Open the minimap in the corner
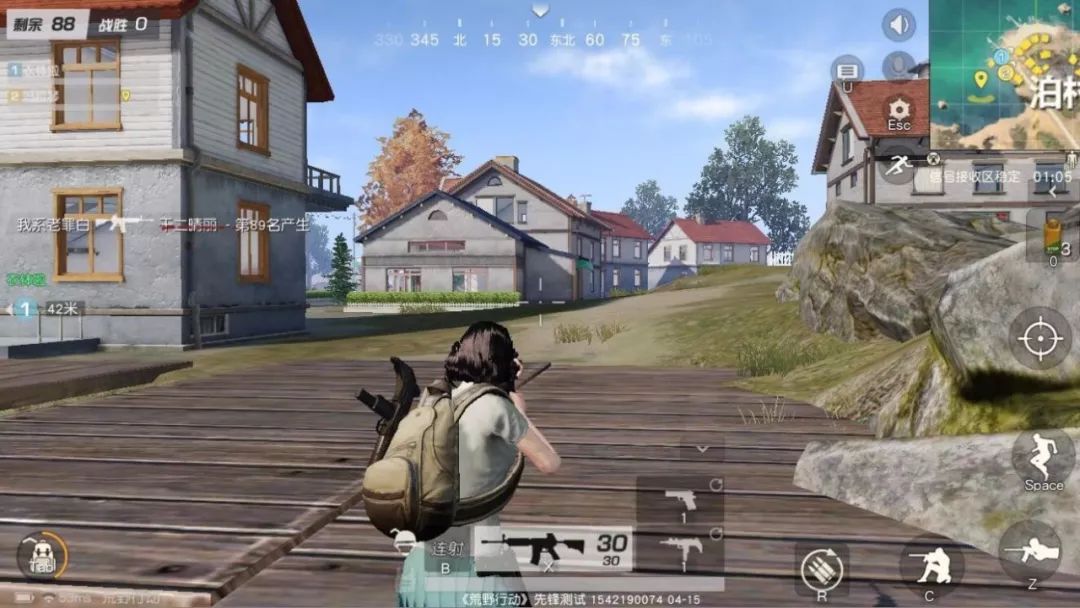 (1005, 74)
